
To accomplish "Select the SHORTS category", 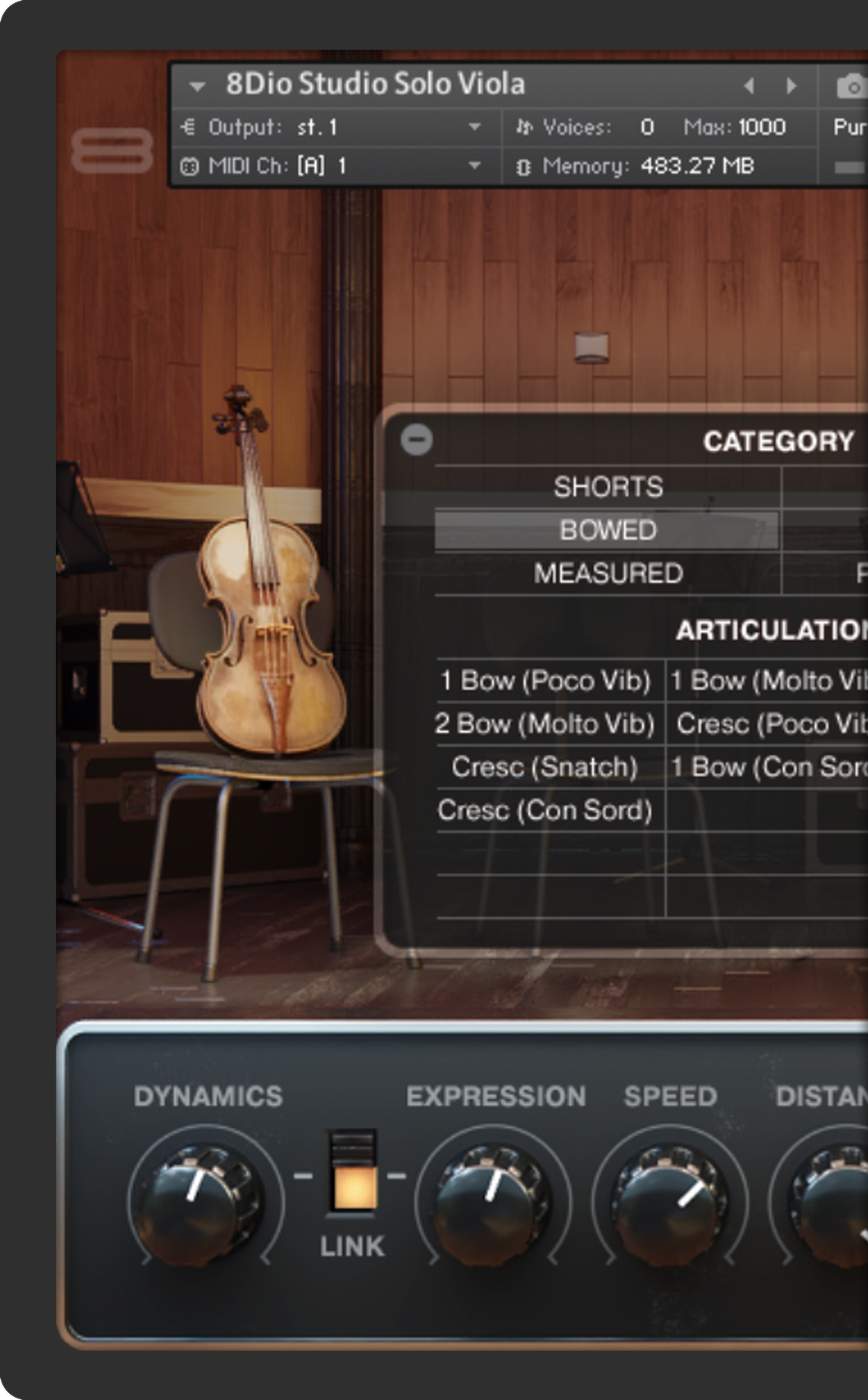I will tap(608, 487).
